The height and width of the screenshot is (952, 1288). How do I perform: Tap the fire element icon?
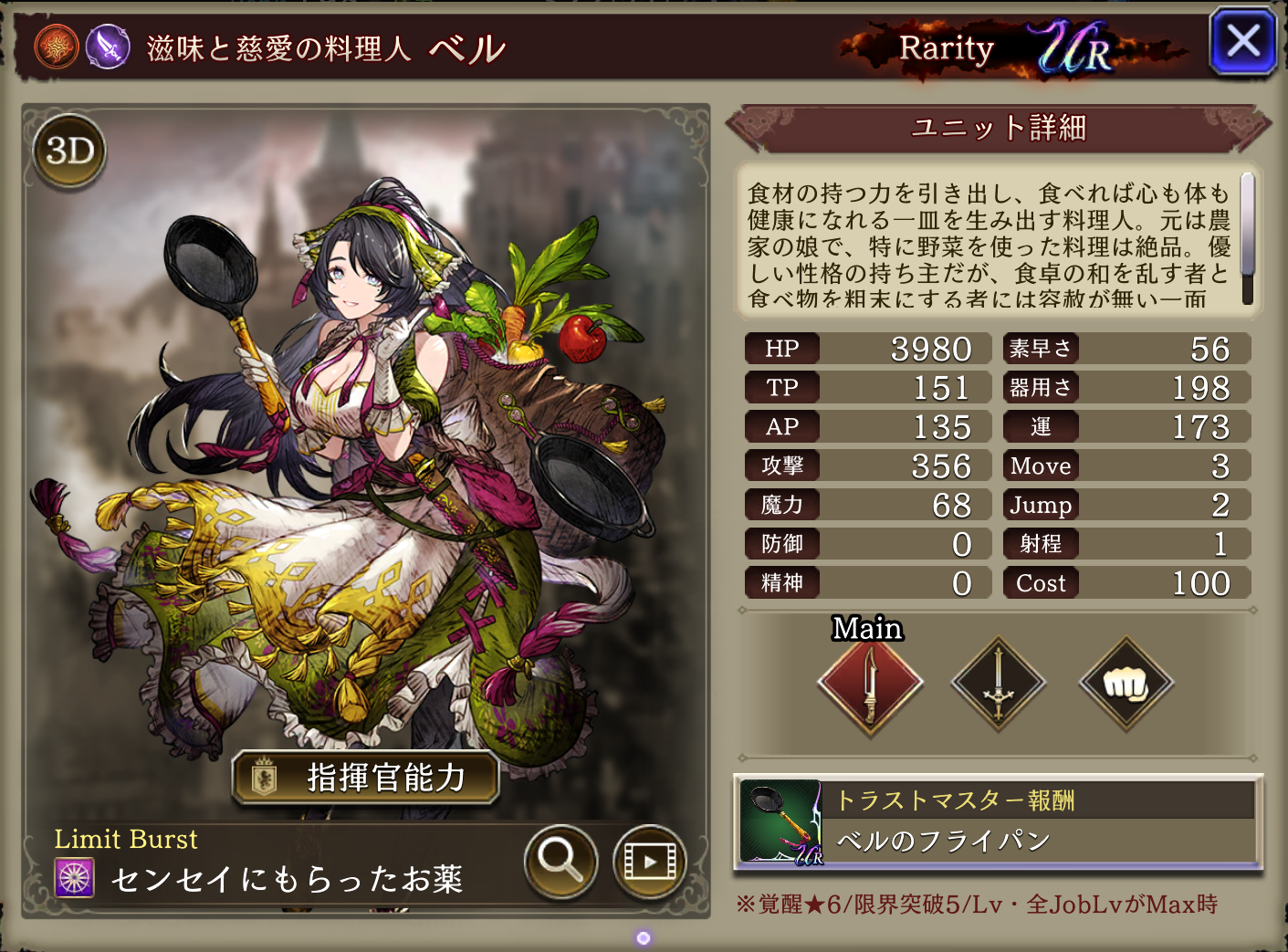pyautogui.click(x=57, y=47)
